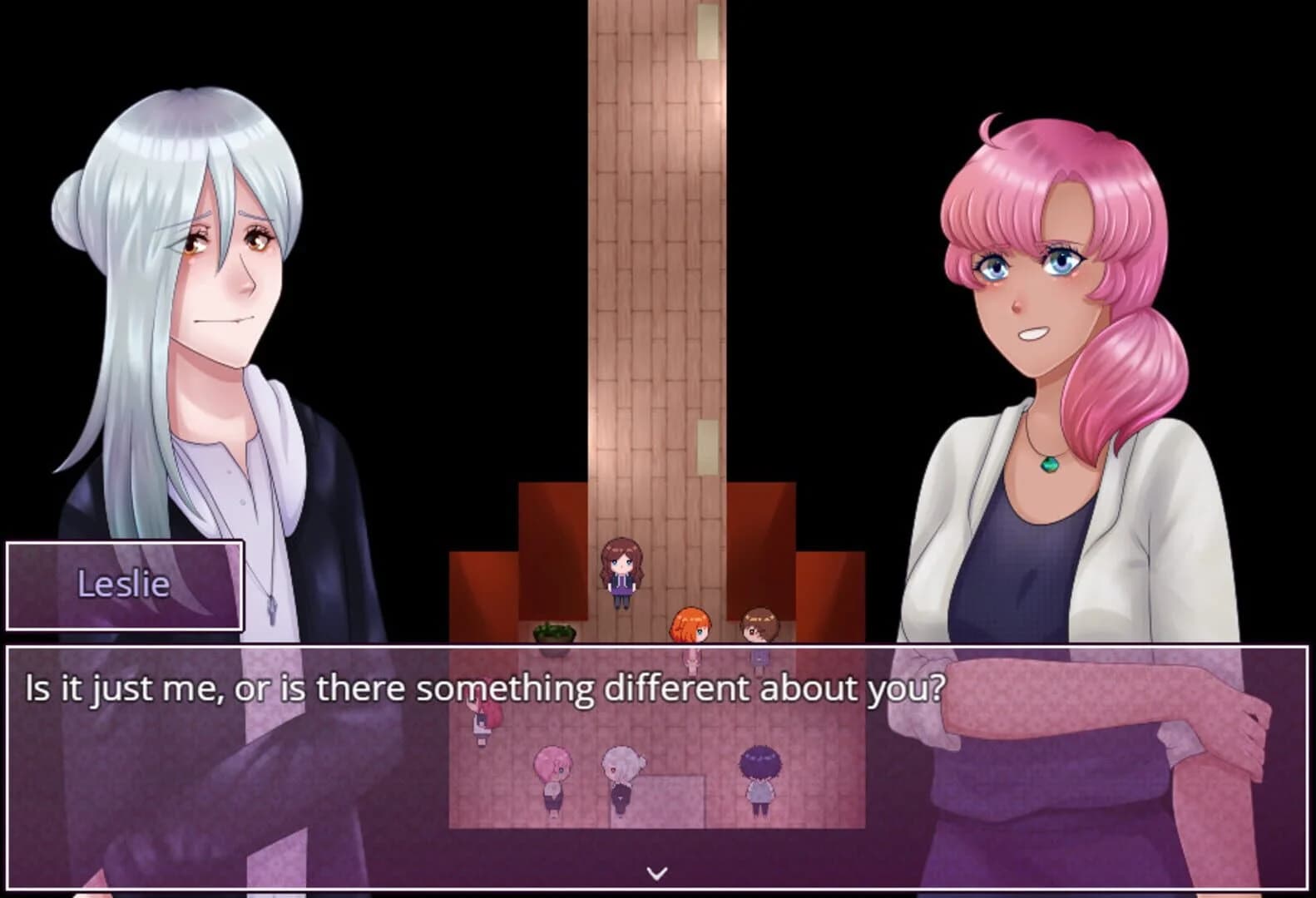Click the white-haired chibi sprite
1316x898 pixels.
pyautogui.click(x=622, y=771)
